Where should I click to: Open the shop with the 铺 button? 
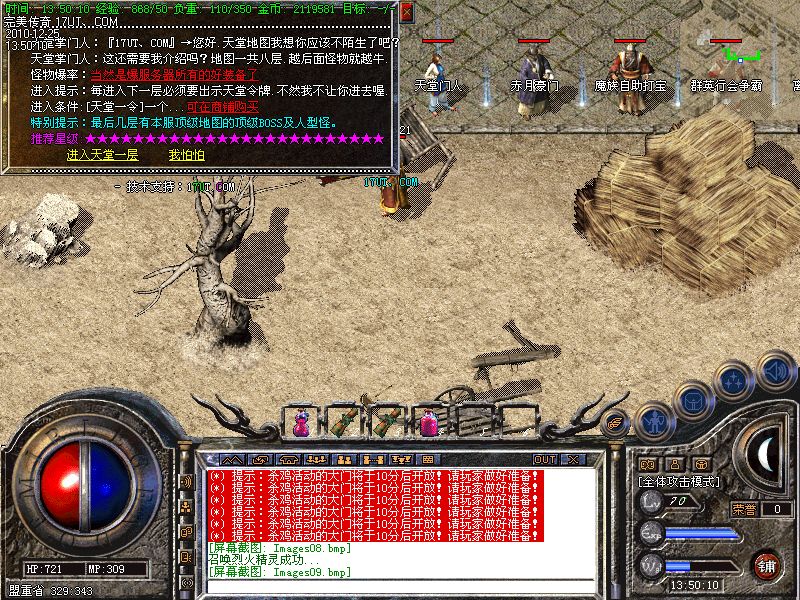coord(766,565)
